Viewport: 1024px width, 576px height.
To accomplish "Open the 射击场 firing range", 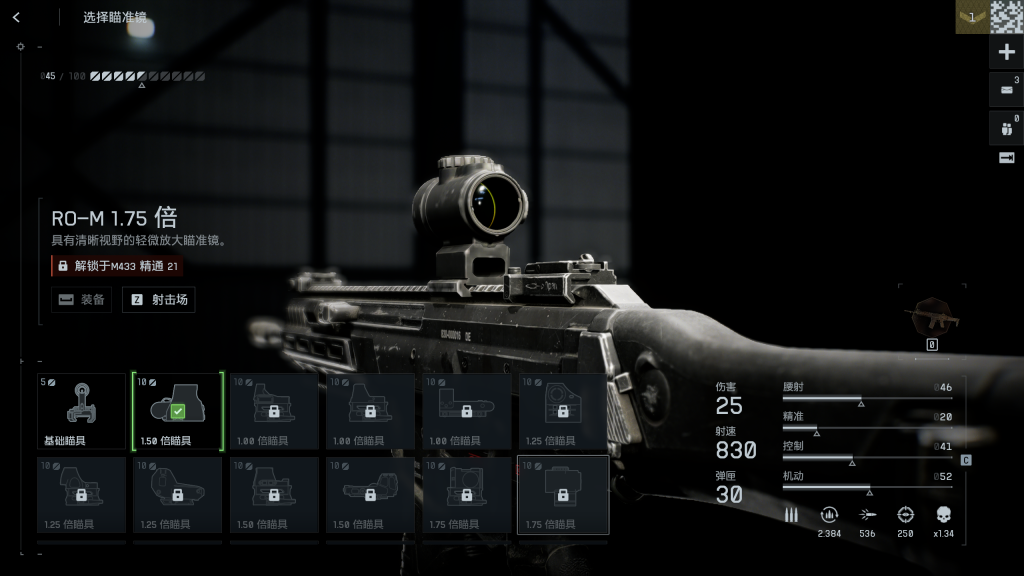I will click(159, 299).
